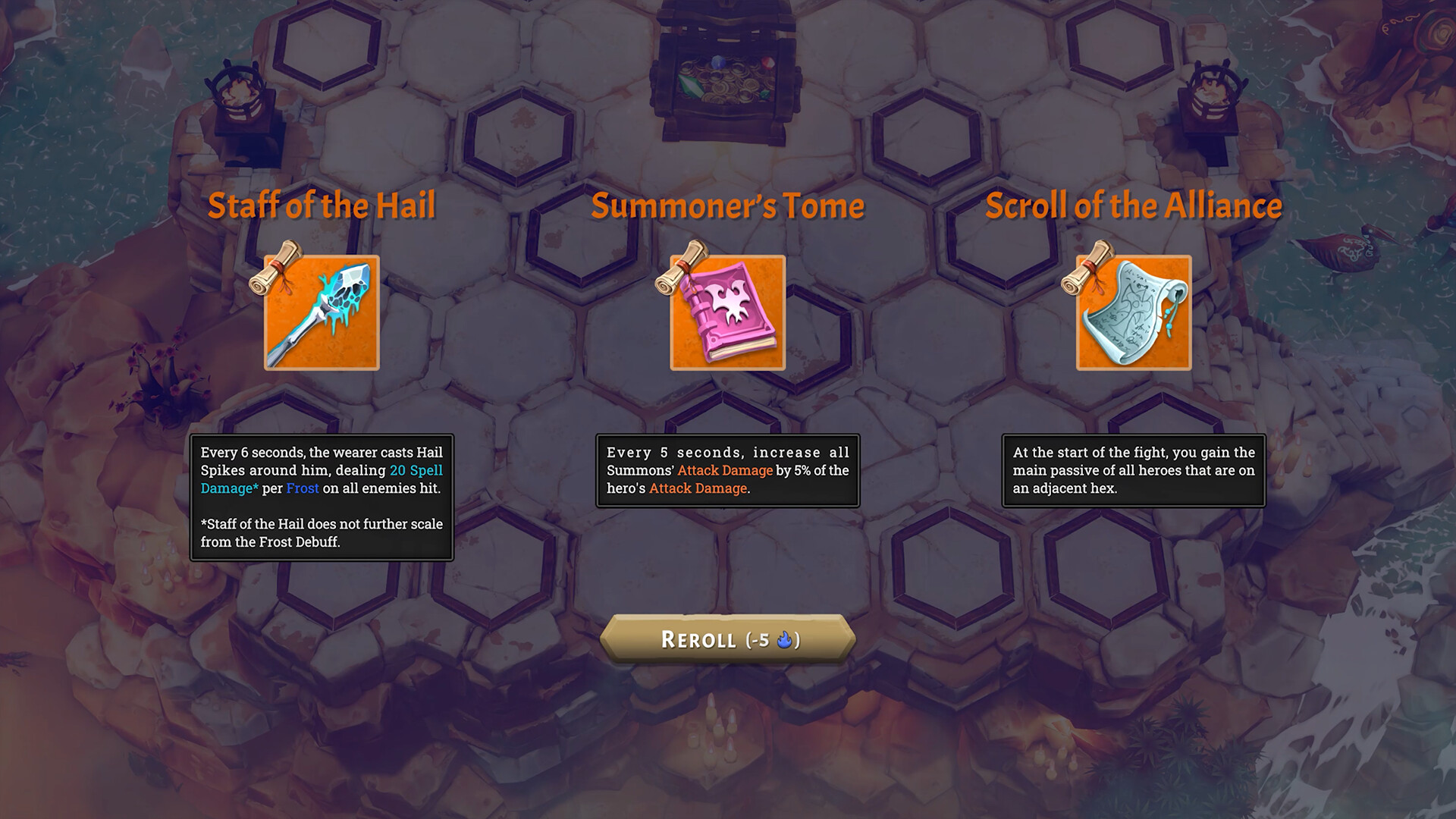Select the Summoner's Tome item icon

[726, 314]
